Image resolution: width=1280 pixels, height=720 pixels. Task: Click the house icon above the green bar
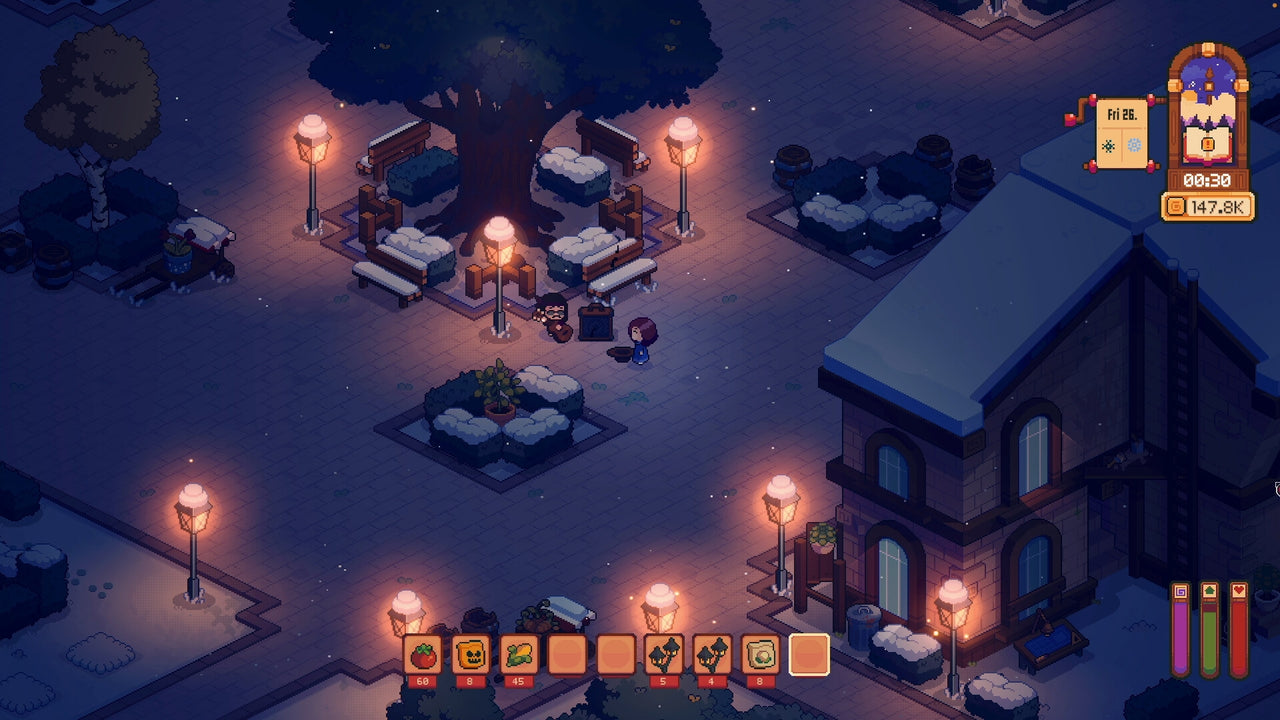(x=1210, y=589)
